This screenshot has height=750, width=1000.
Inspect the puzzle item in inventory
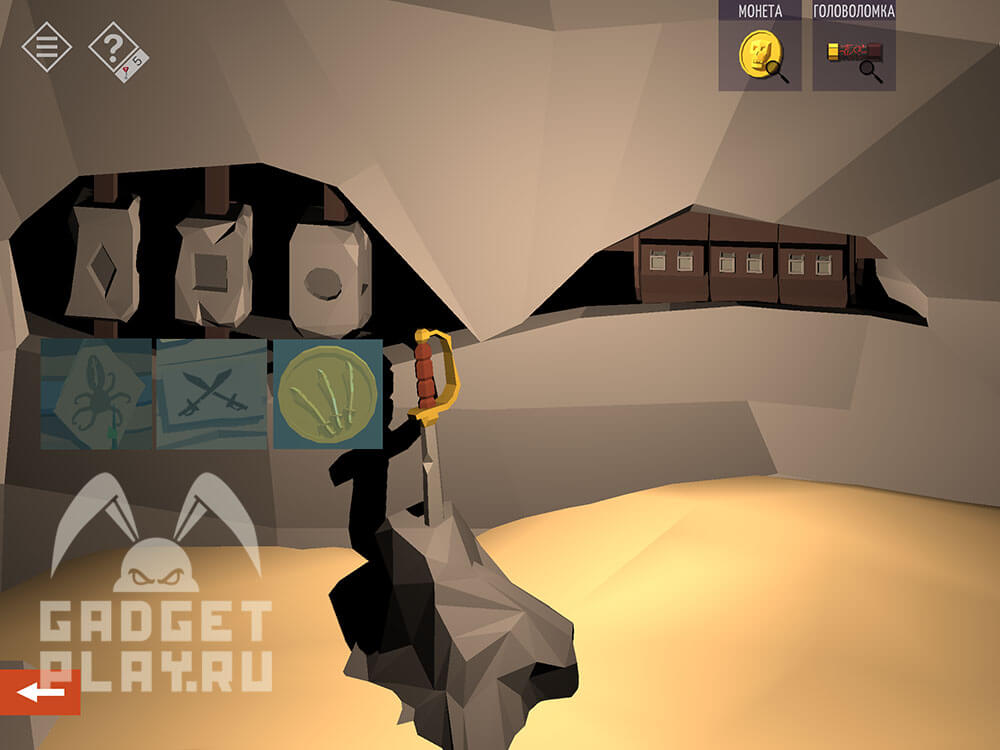(853, 56)
